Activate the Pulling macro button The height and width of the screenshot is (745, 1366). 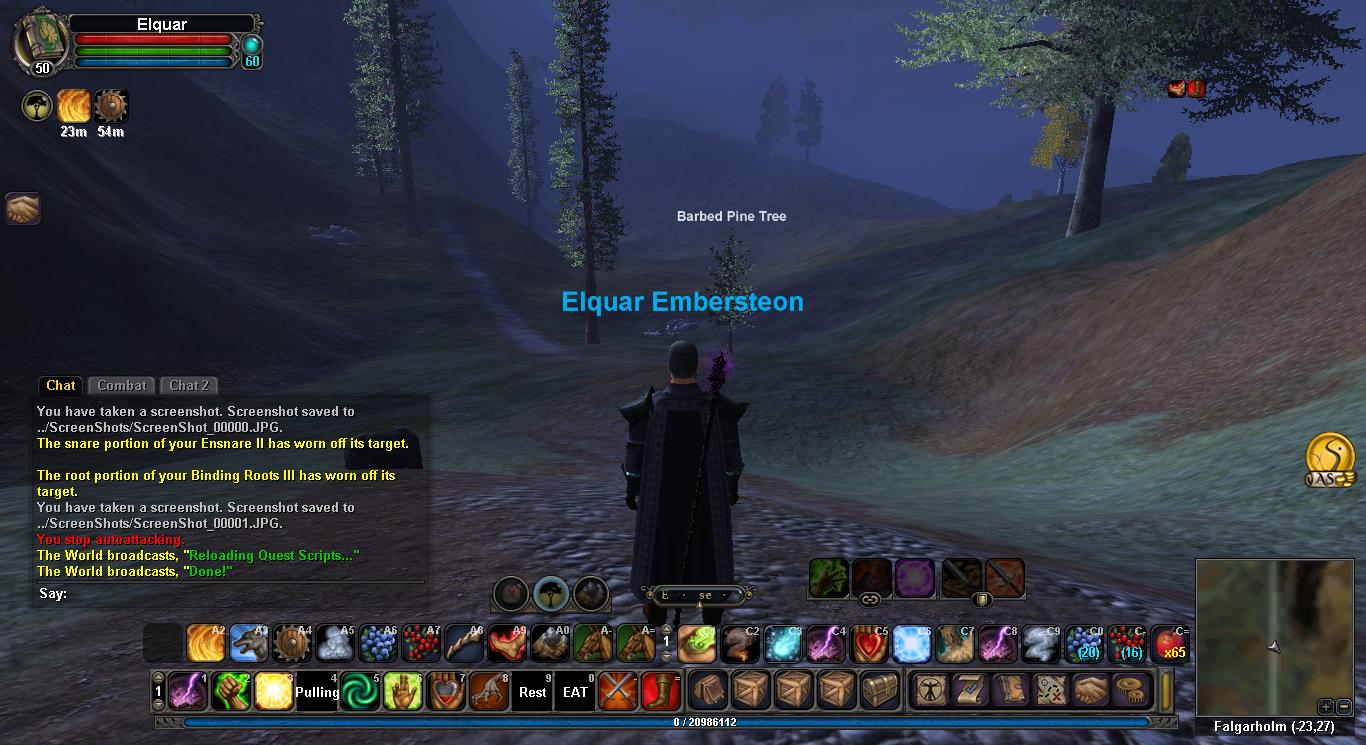(x=316, y=691)
